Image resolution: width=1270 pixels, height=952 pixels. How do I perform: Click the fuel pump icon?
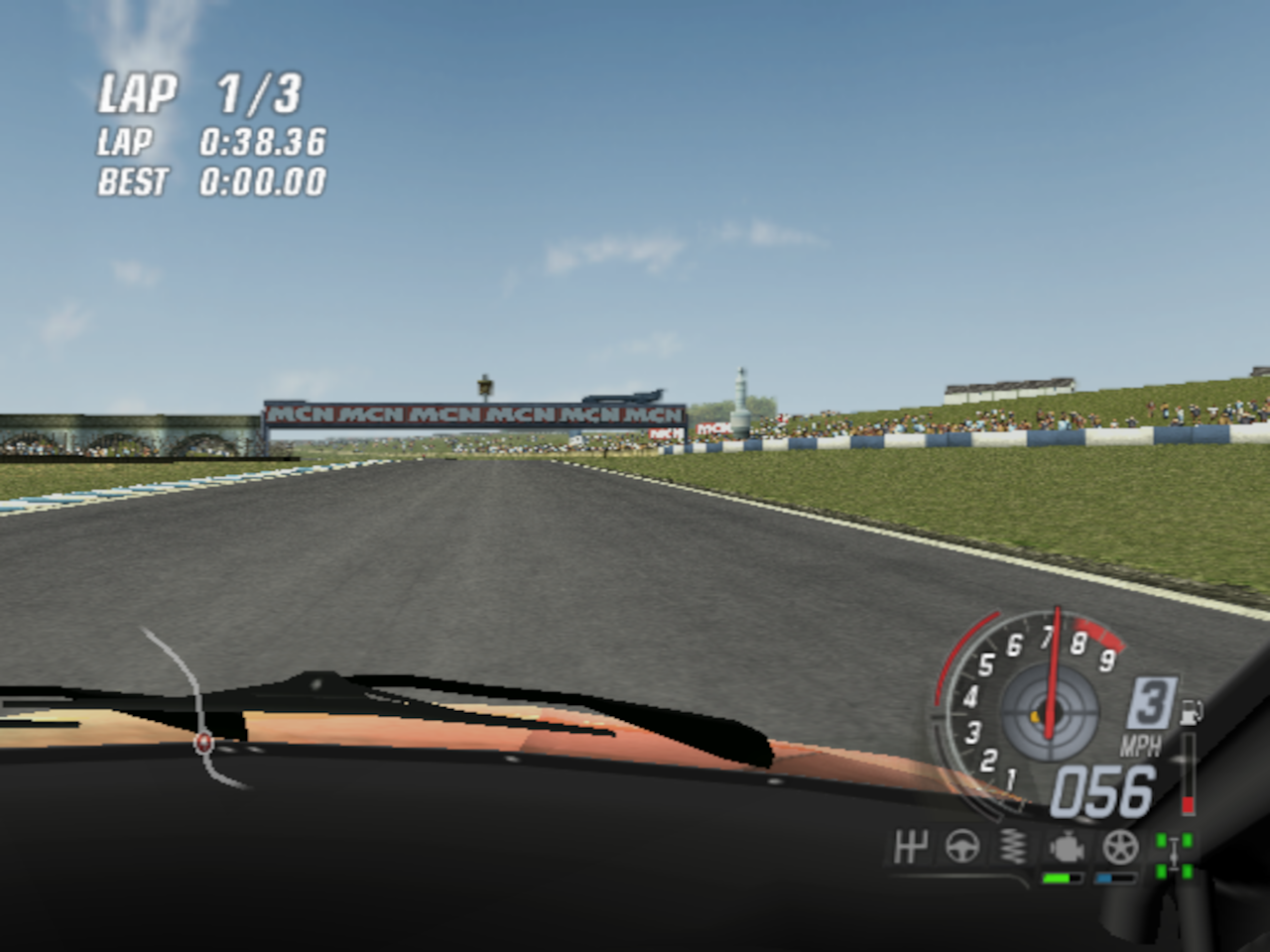[1192, 711]
